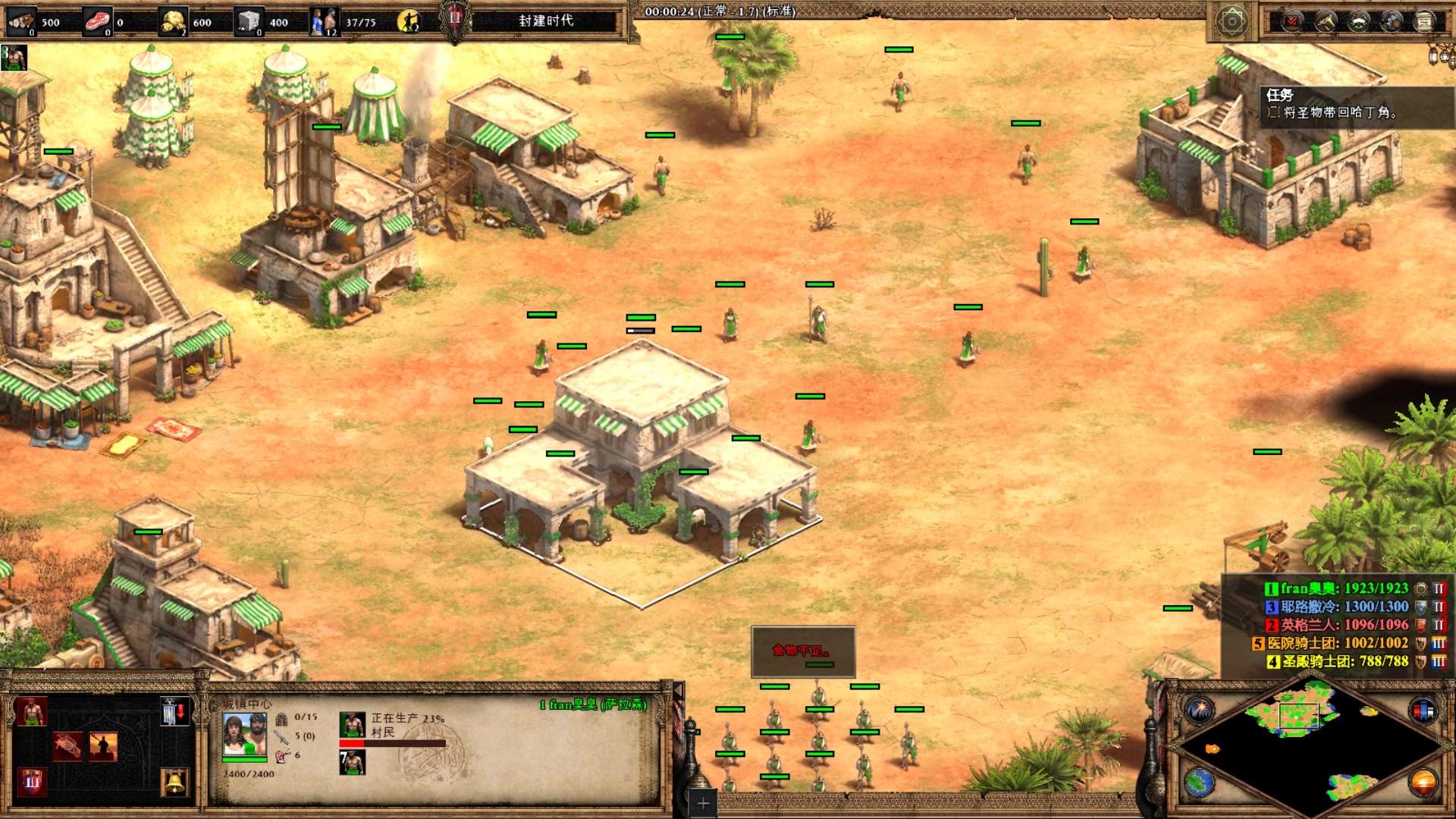This screenshot has height=819, width=1456.
Task: Advance to the next age shield icon
Action: point(31,781)
